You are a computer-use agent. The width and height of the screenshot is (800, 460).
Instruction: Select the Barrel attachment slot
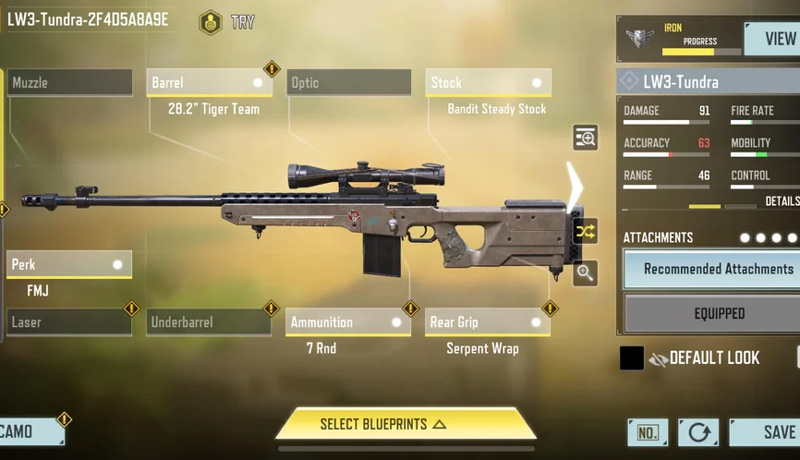point(210,83)
